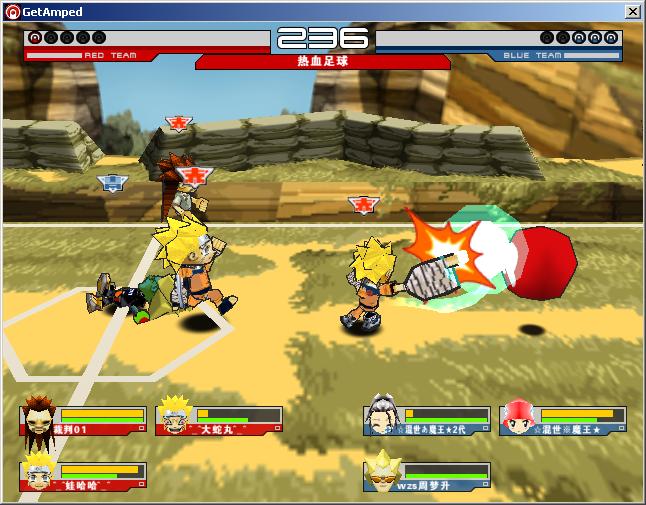
Task: Select red team player 娃哈哈 panel
Action: coord(83,476)
